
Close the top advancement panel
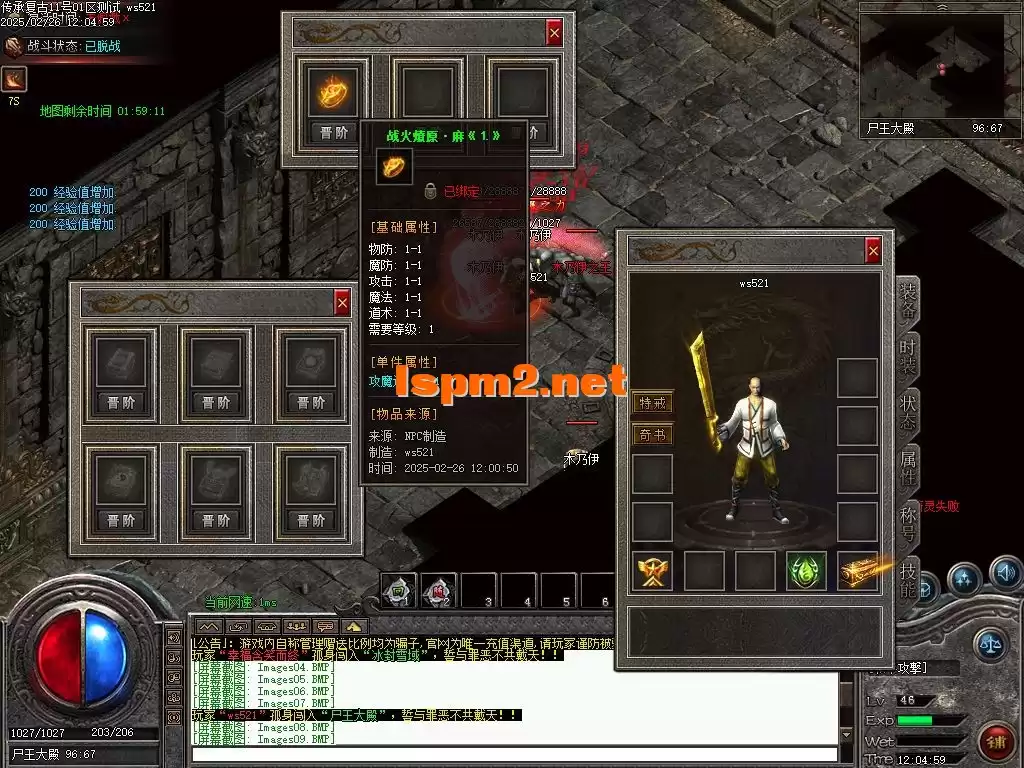pos(554,33)
